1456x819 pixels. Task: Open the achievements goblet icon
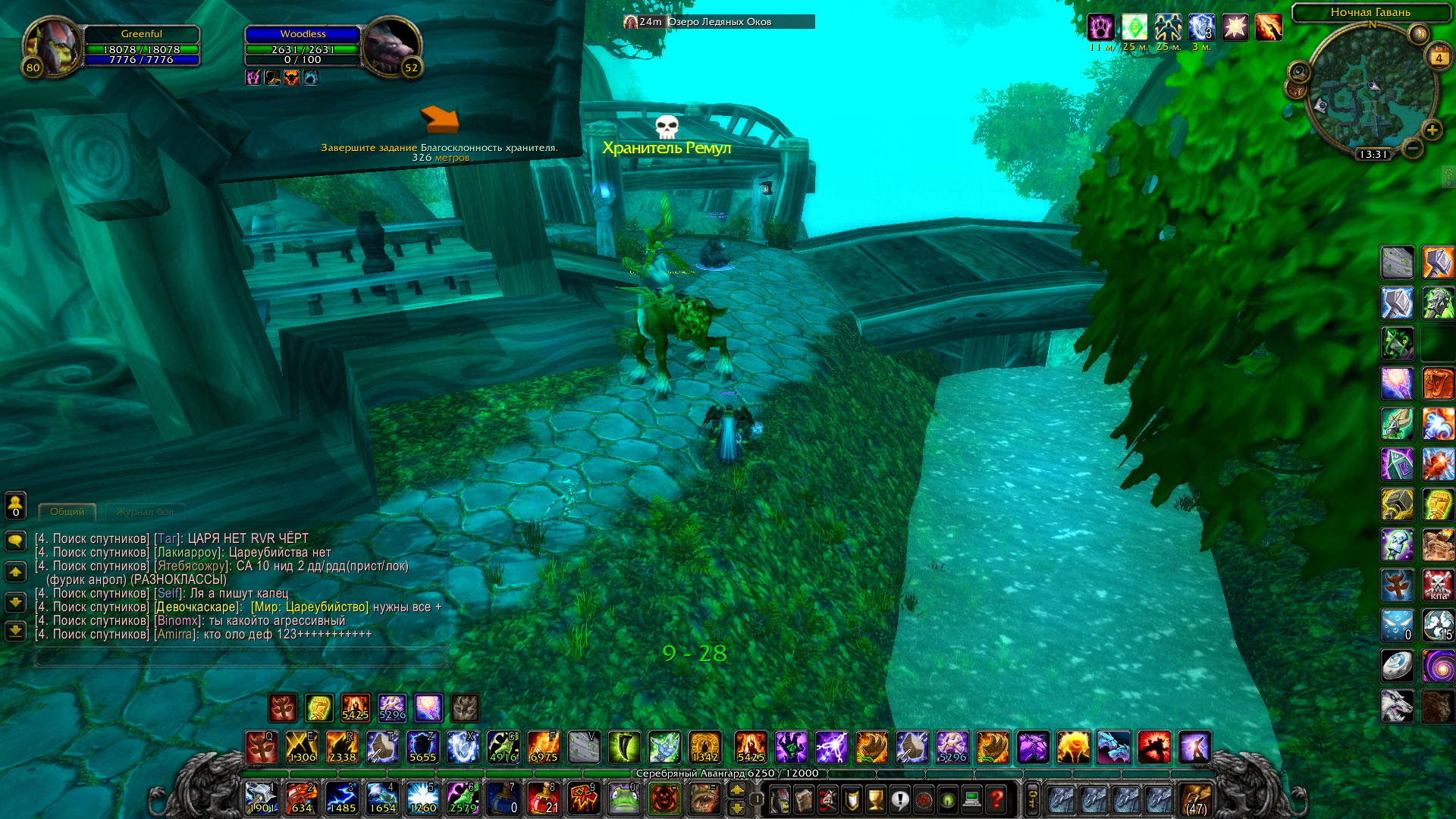click(875, 802)
